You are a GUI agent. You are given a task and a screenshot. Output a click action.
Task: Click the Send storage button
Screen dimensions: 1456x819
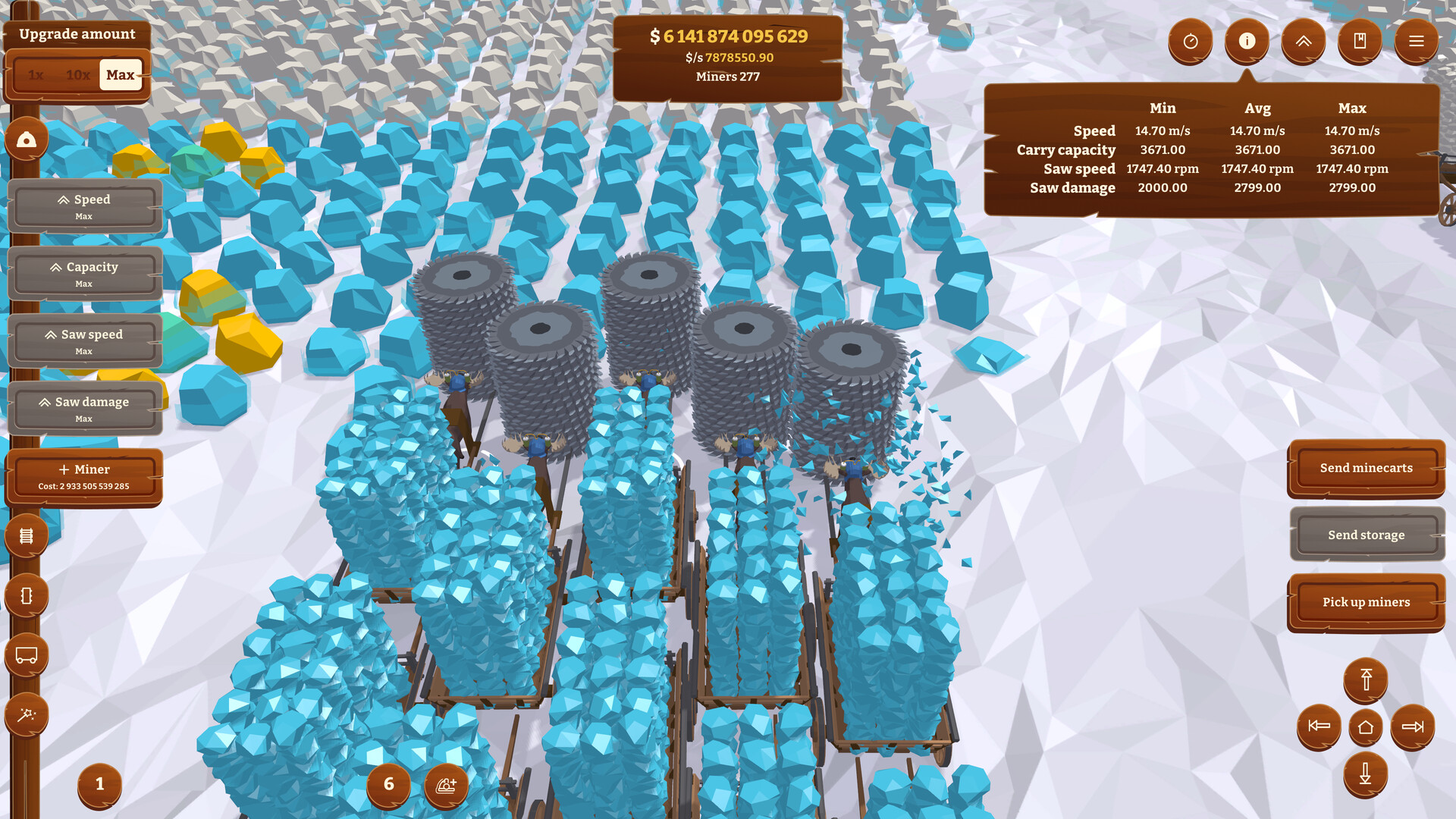(x=1366, y=535)
